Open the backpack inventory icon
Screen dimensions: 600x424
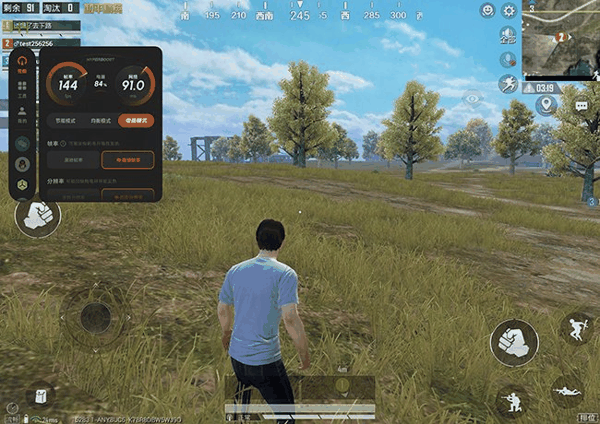pyautogui.click(x=41, y=396)
